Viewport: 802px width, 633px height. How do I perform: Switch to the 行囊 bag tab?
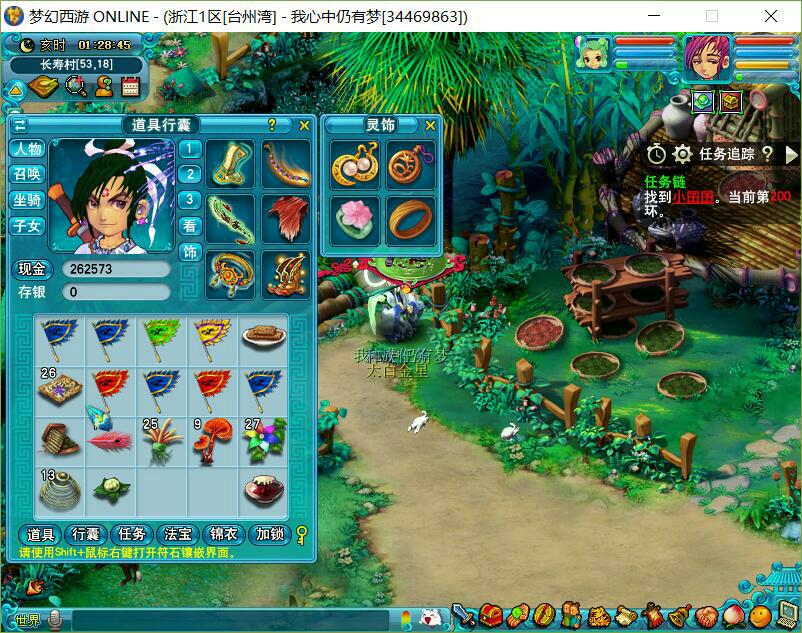coord(86,535)
